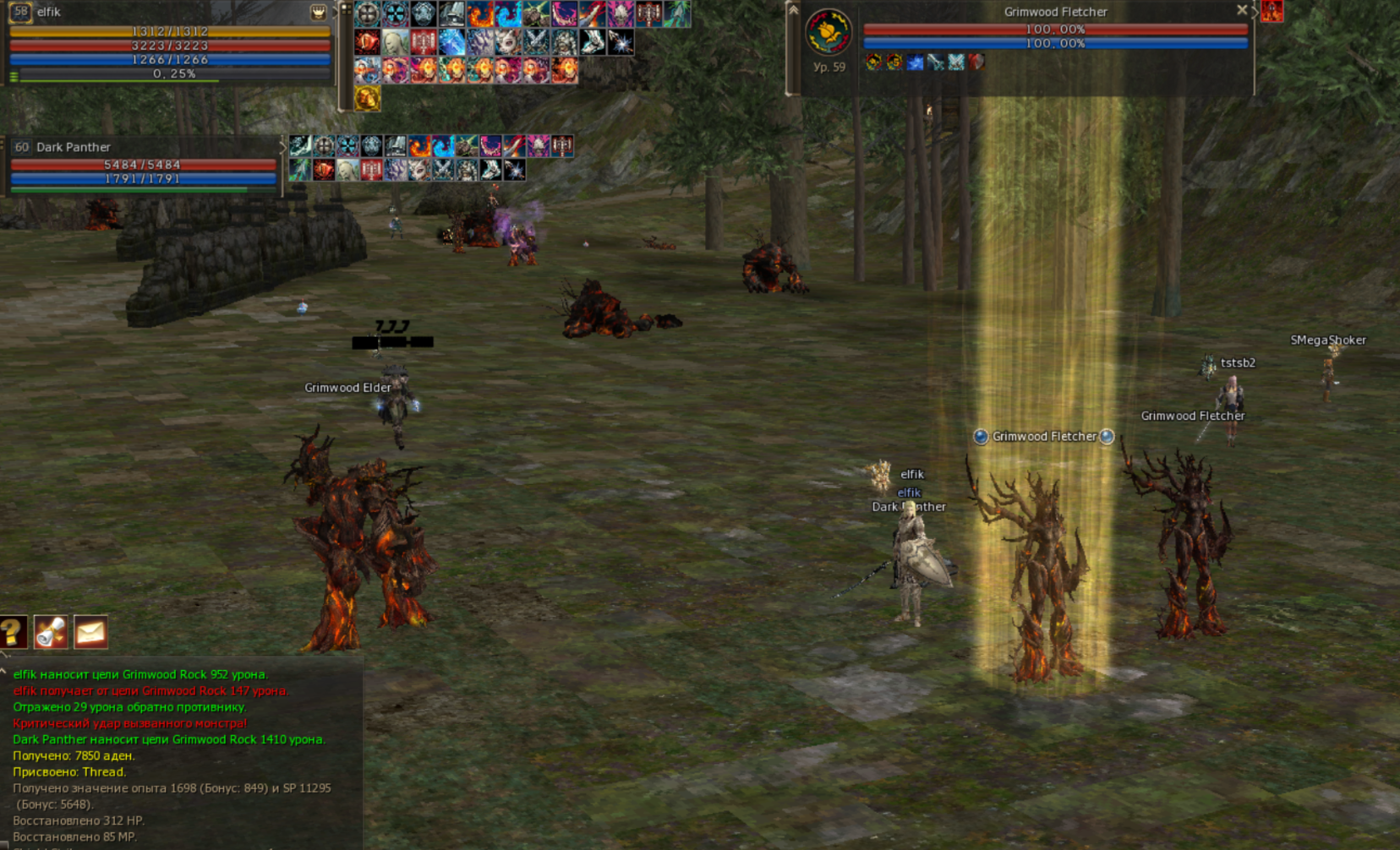Close the Grimwood Fletcher target window
1400x850 pixels.
click(1241, 10)
